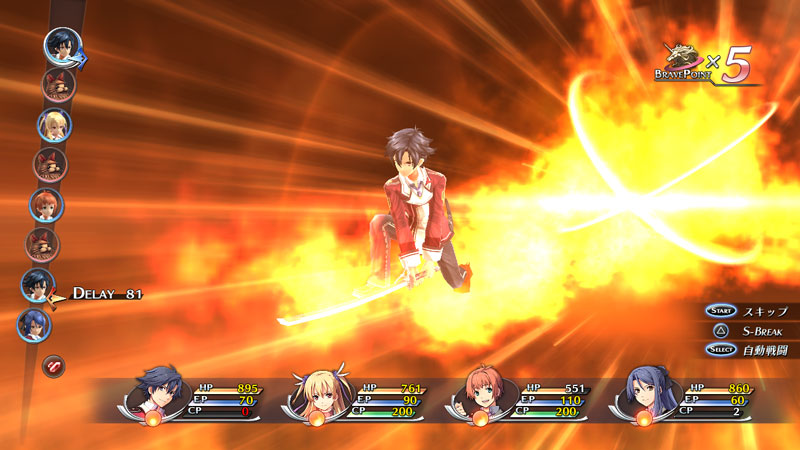Click the turn portrait marked Delay 81
The image size is (800, 450).
point(39,286)
